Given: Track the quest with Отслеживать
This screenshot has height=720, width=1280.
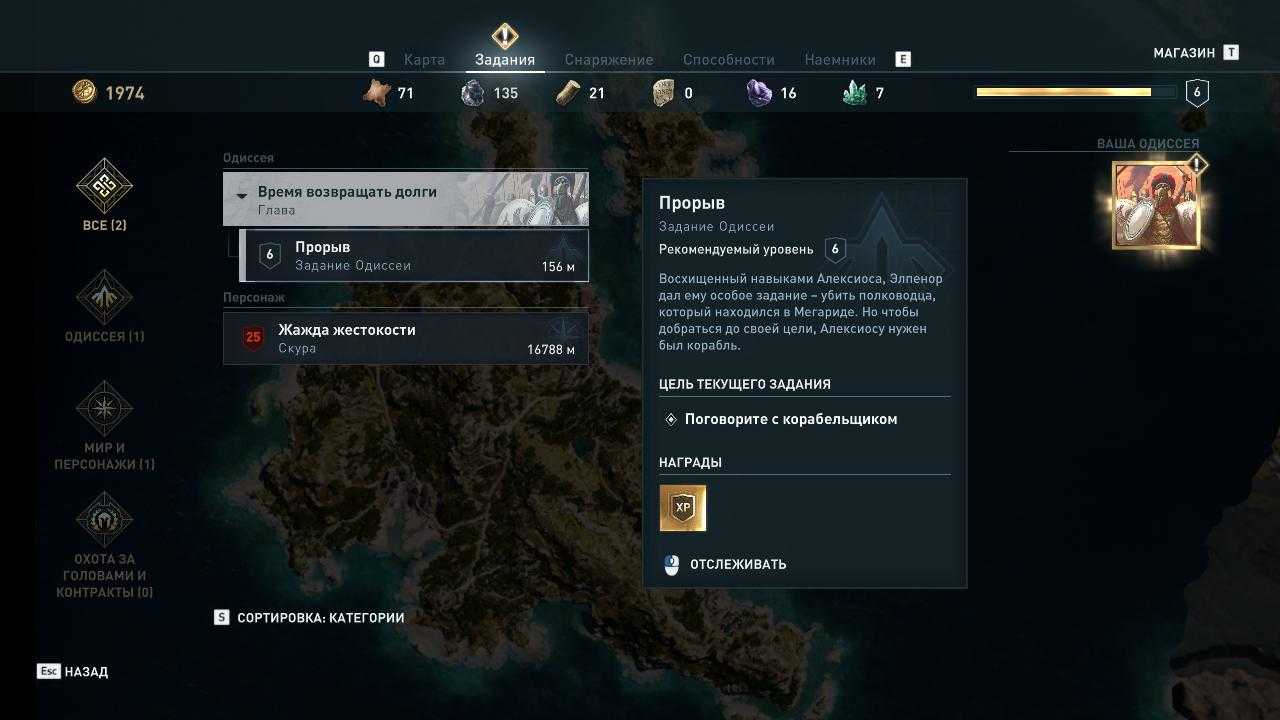Looking at the screenshot, I should pos(727,565).
